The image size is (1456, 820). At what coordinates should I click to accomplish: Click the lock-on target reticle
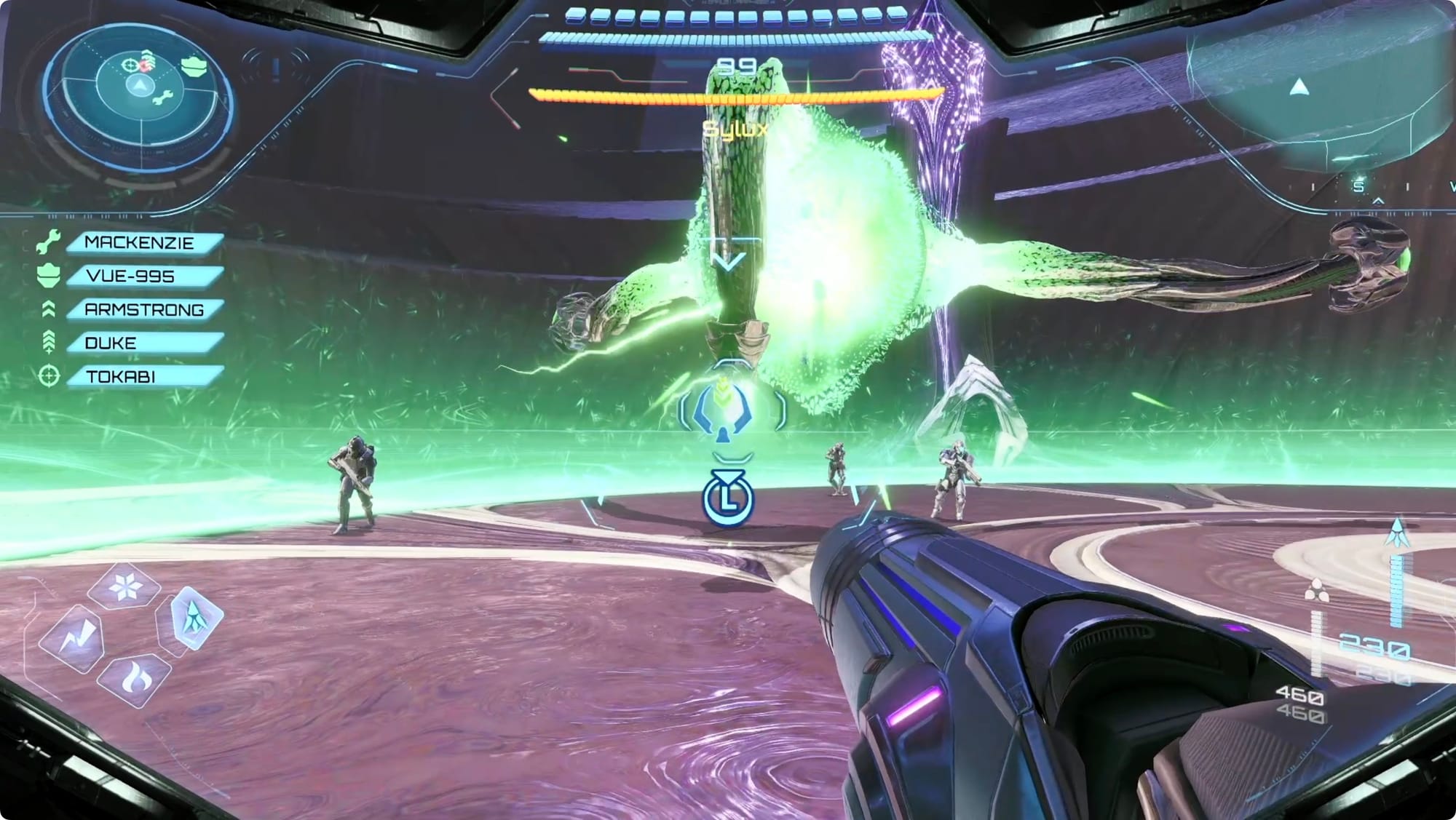730,411
